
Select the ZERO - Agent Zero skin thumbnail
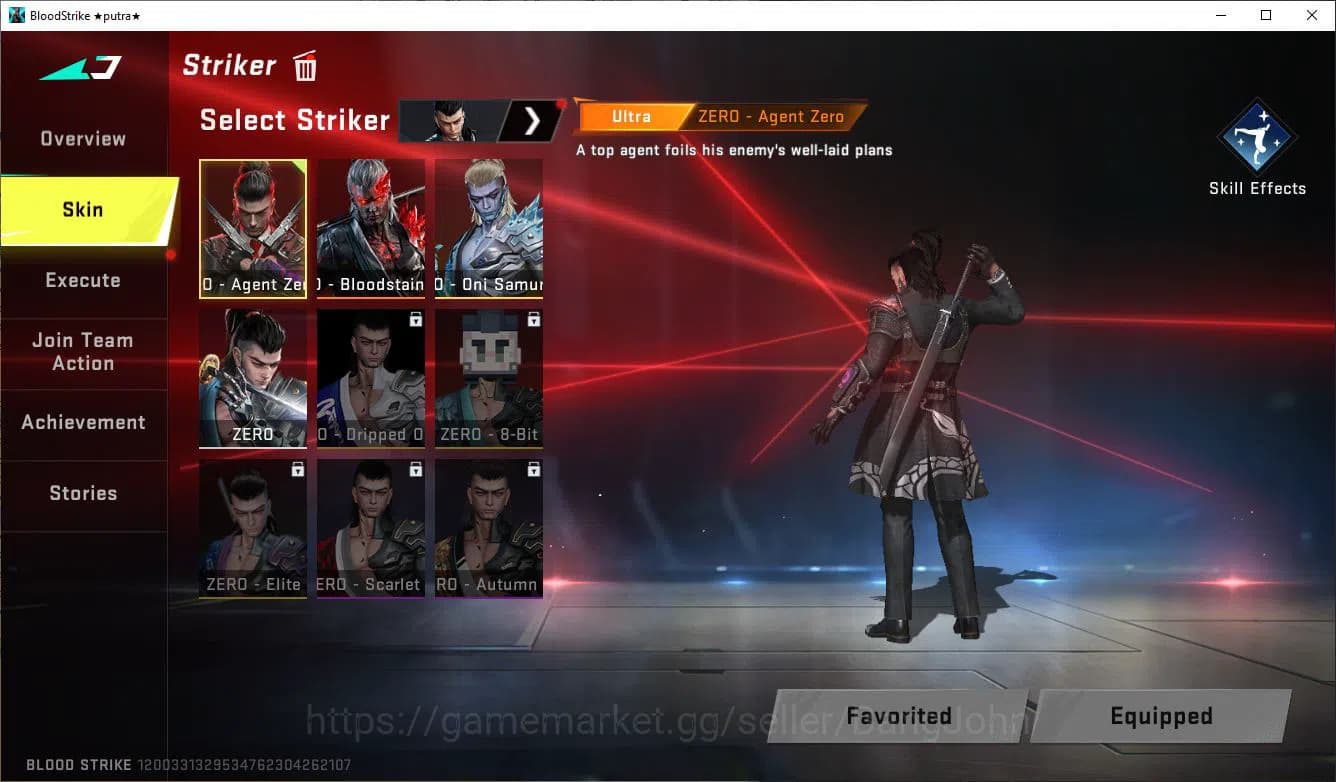coord(253,228)
